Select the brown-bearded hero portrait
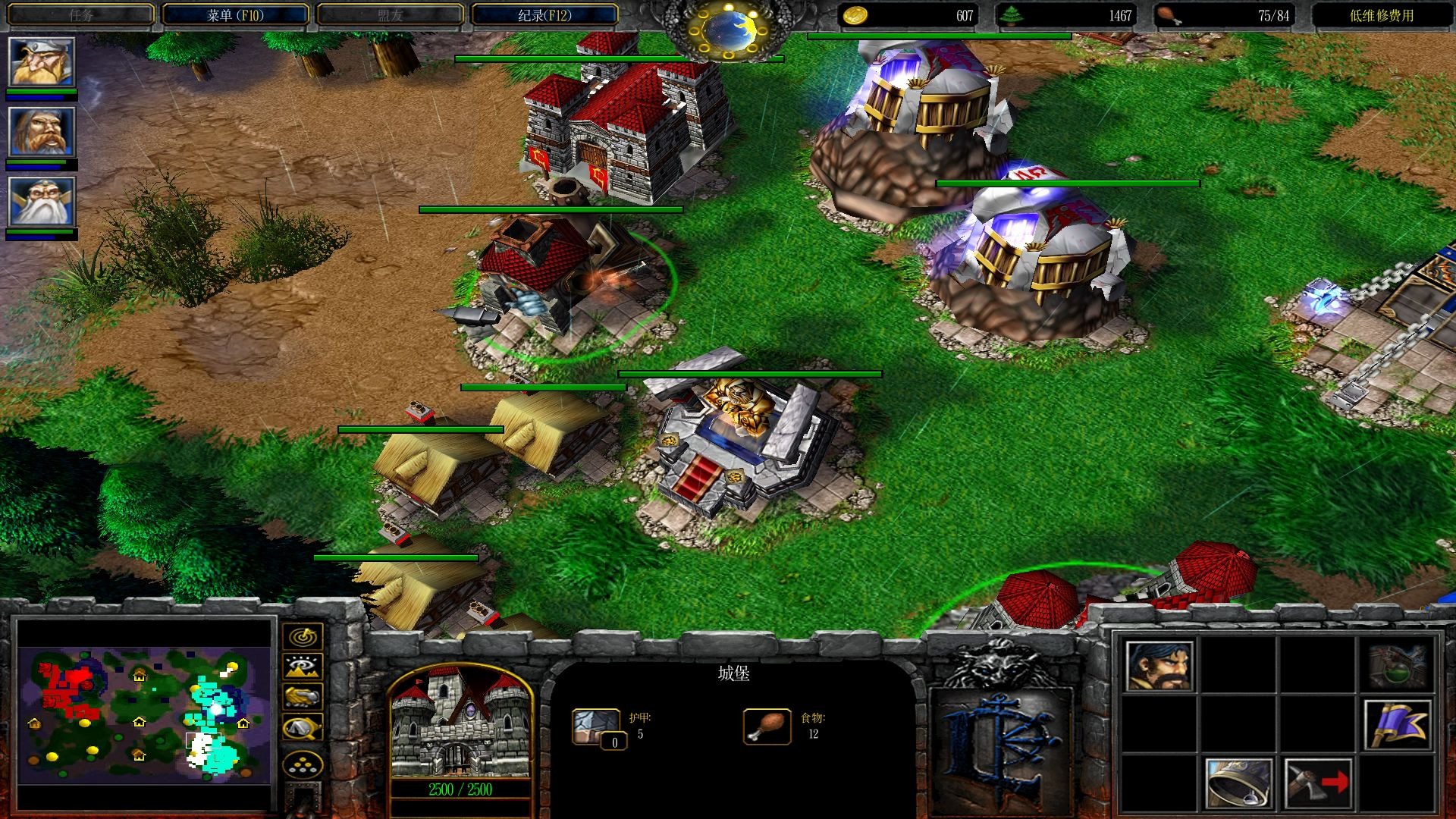Screen dimensions: 1456x819 coord(42,132)
